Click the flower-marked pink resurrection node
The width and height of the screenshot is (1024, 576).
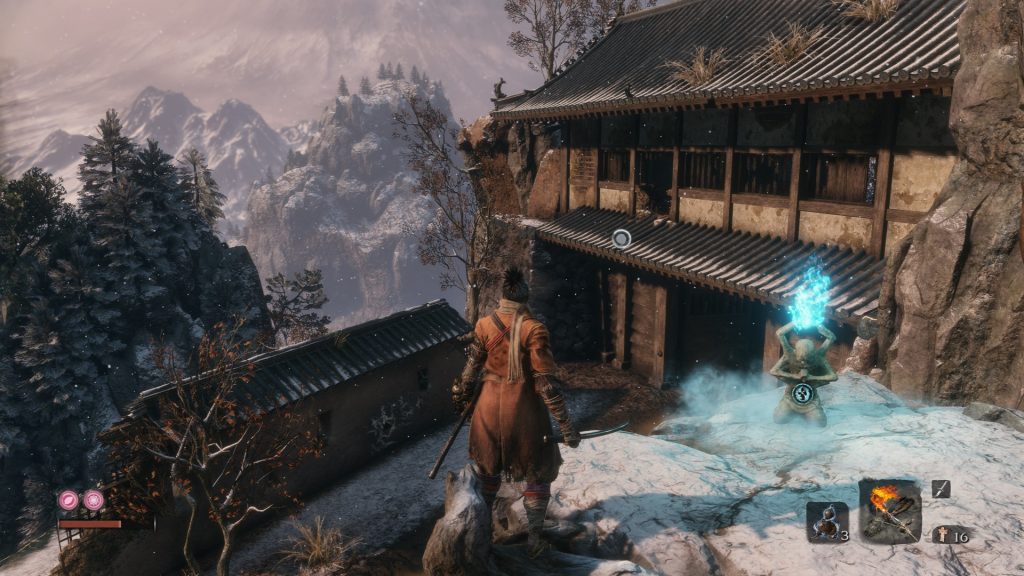point(94,499)
